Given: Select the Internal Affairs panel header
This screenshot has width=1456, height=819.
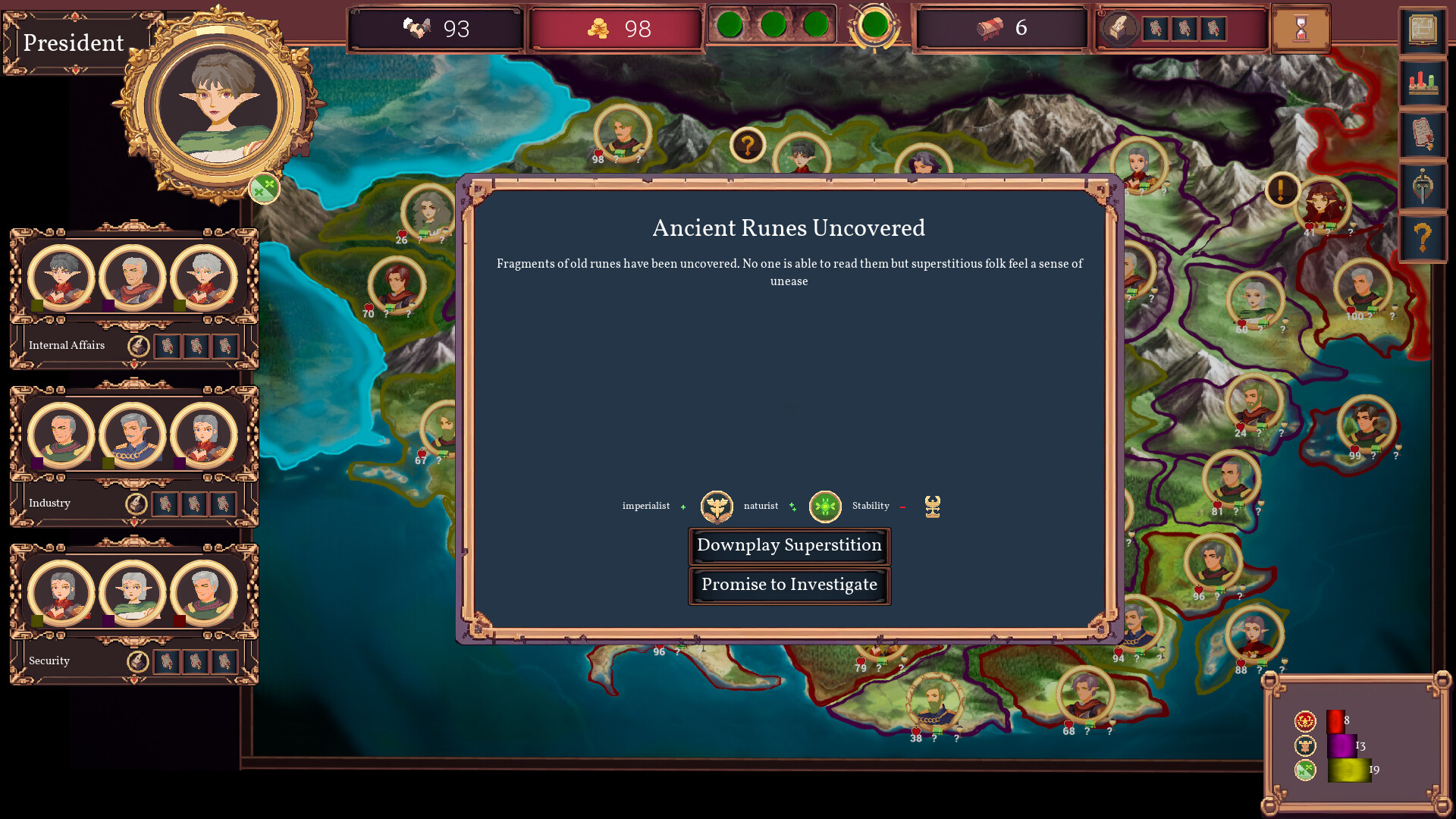Looking at the screenshot, I should (66, 345).
